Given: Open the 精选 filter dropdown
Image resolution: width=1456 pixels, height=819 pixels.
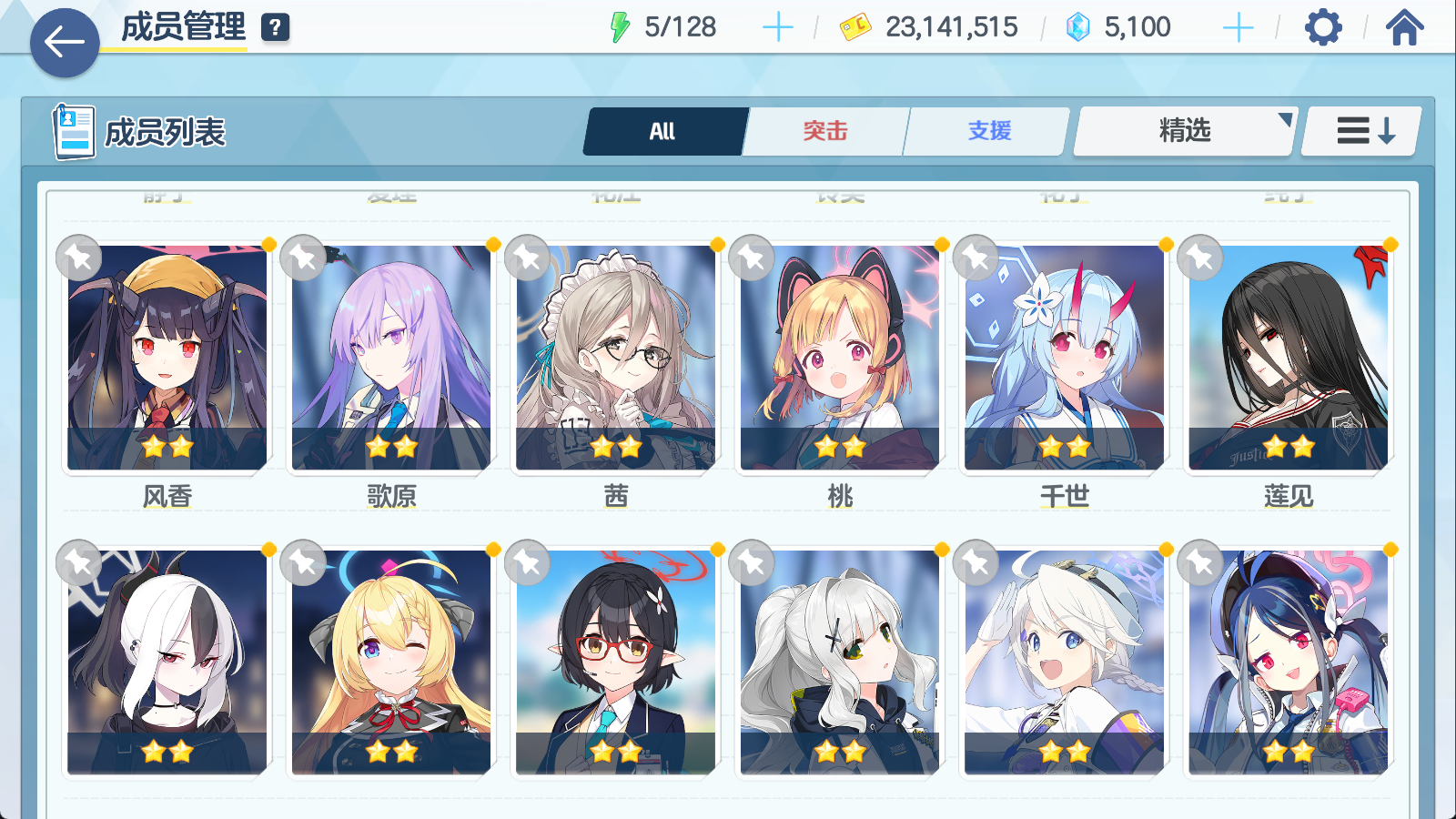Looking at the screenshot, I should click(1183, 131).
